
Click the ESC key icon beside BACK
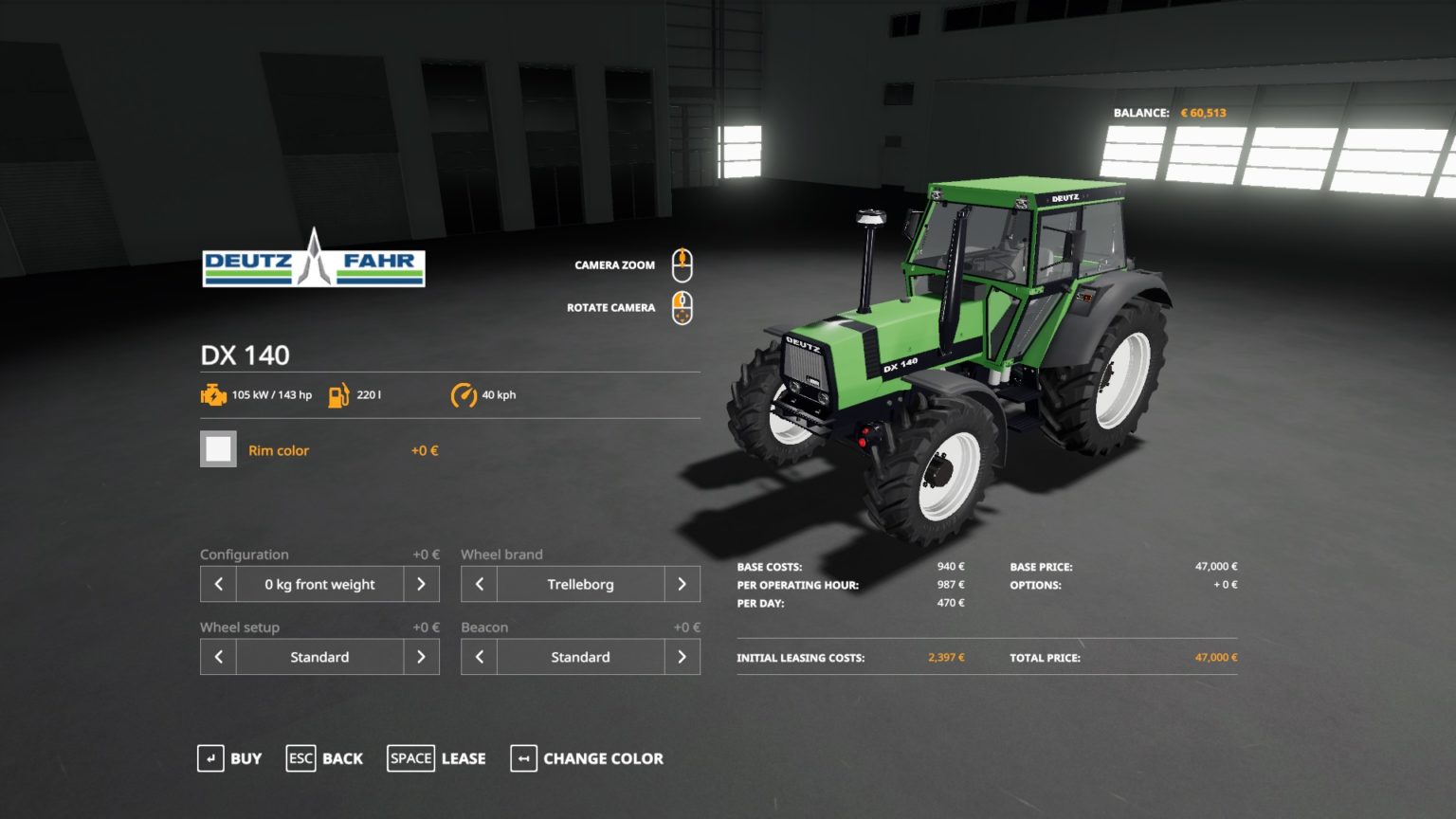(x=300, y=758)
